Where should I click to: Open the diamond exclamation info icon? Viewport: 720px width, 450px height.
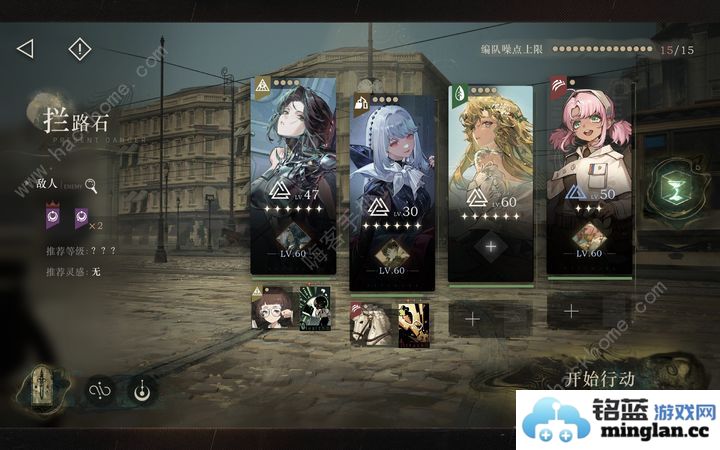click(x=79, y=48)
